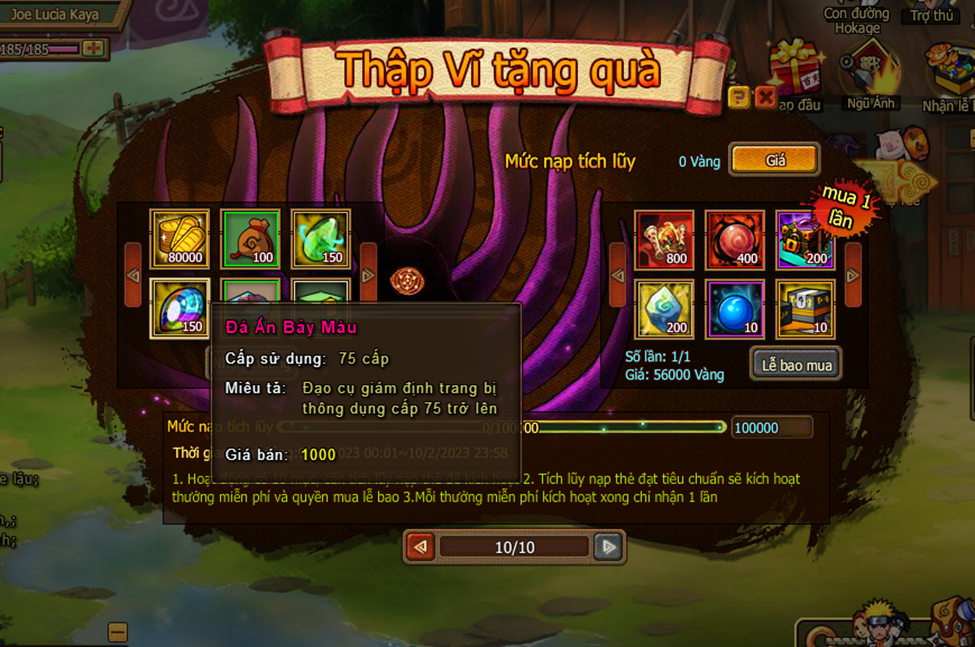Select the rainbow stone Đá Ấn Bảy Màu
Screen dimensions: 975x647
[x=180, y=308]
